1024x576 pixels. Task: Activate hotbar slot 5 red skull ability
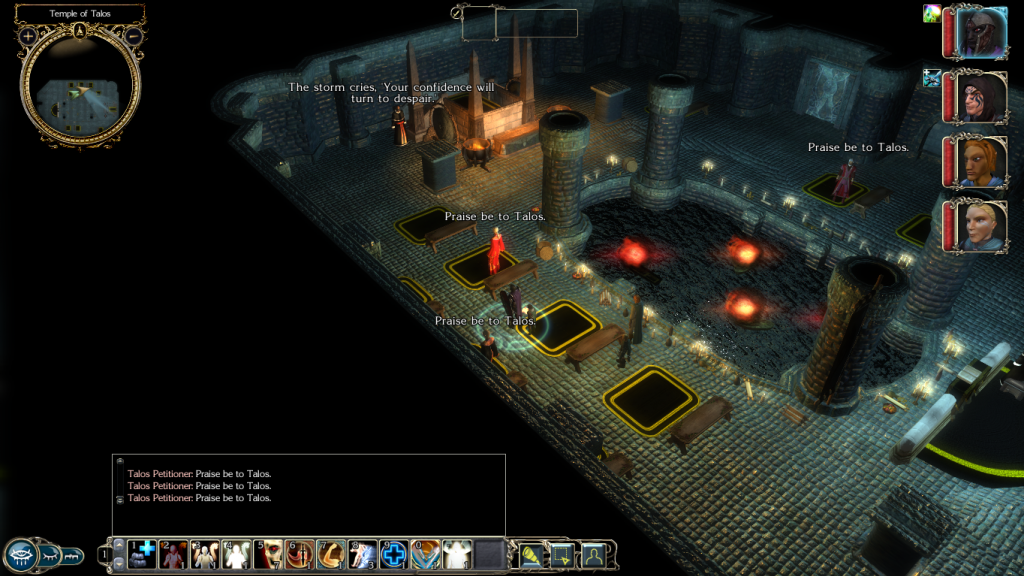click(x=268, y=554)
